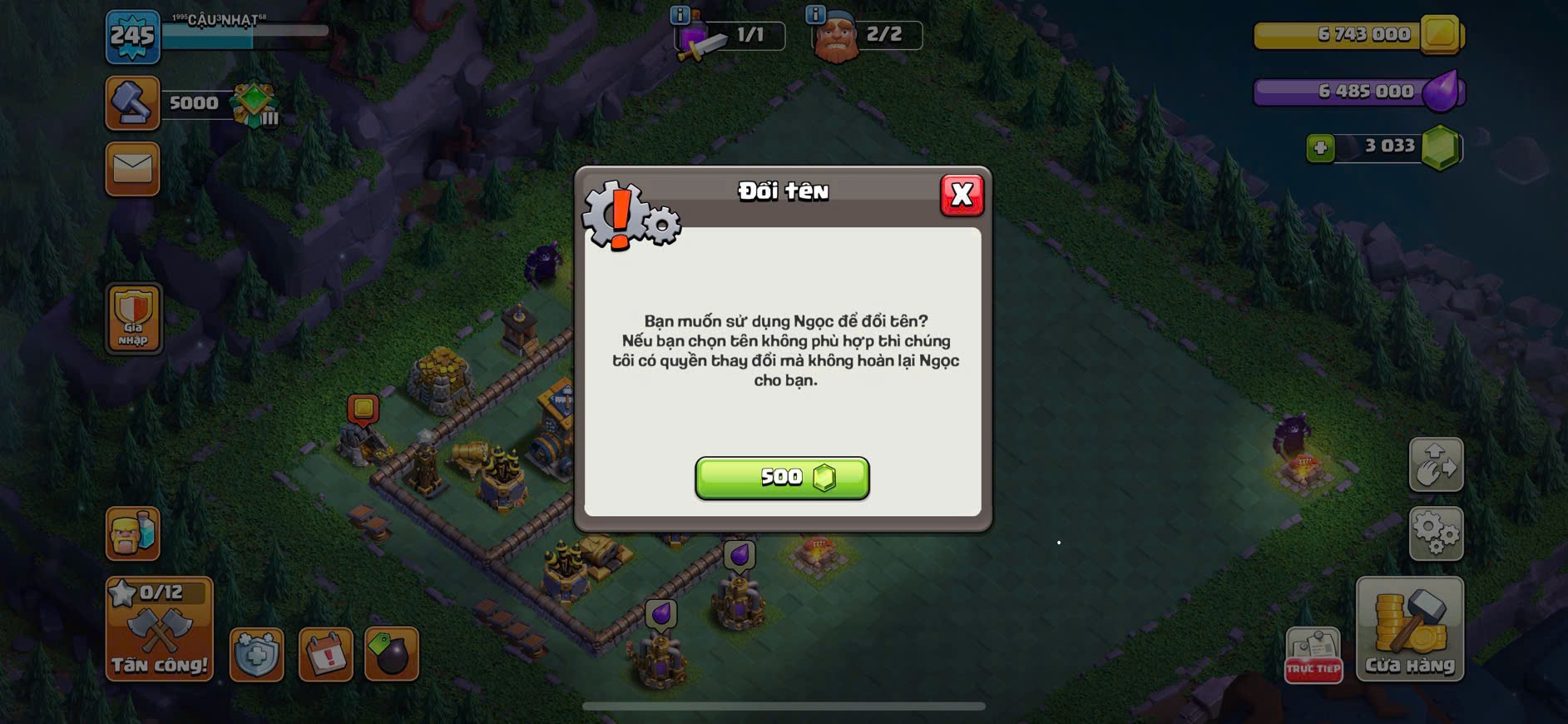Activate the layout edit hand button

1436,464
